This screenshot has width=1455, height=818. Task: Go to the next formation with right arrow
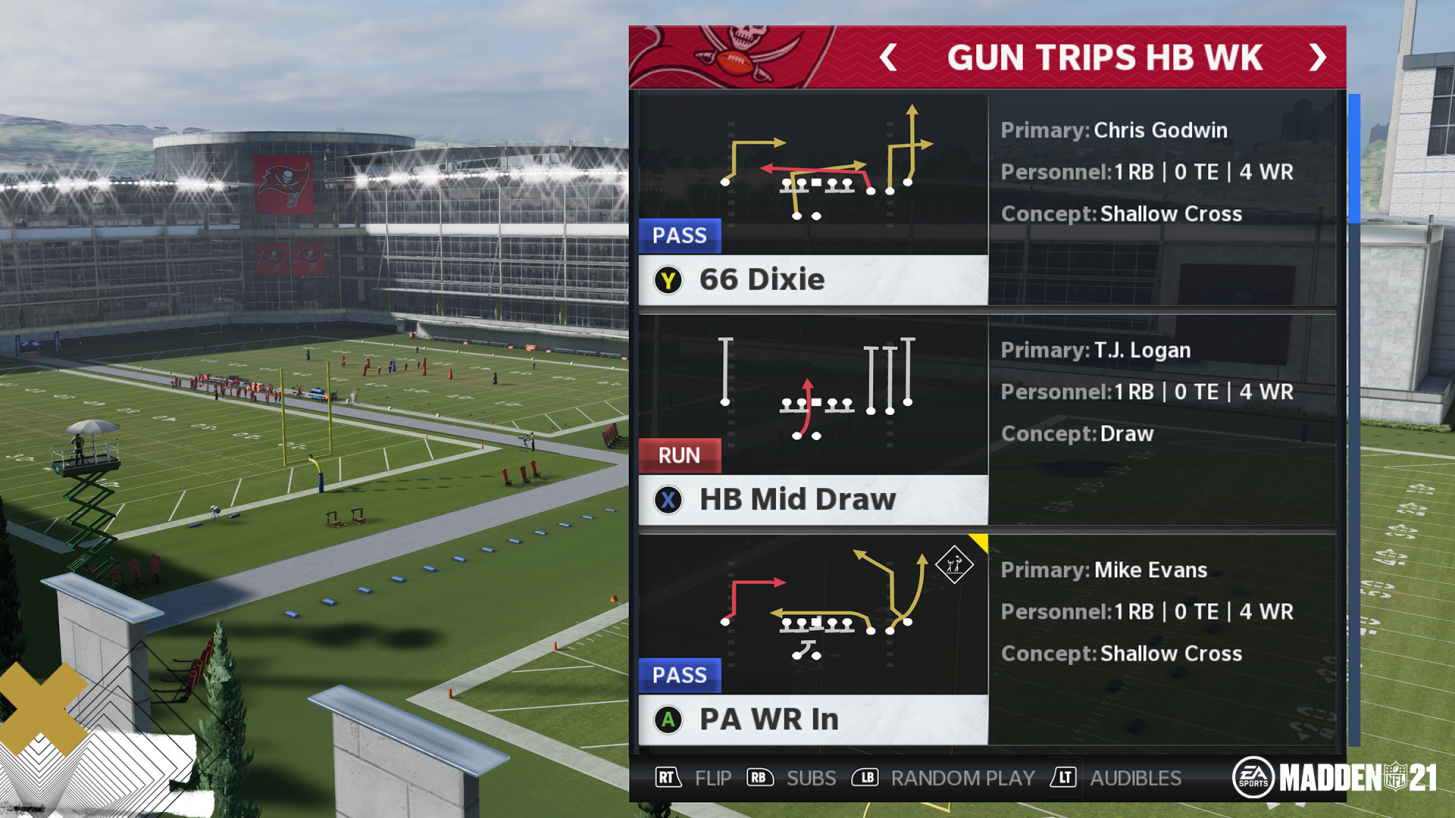[1317, 58]
